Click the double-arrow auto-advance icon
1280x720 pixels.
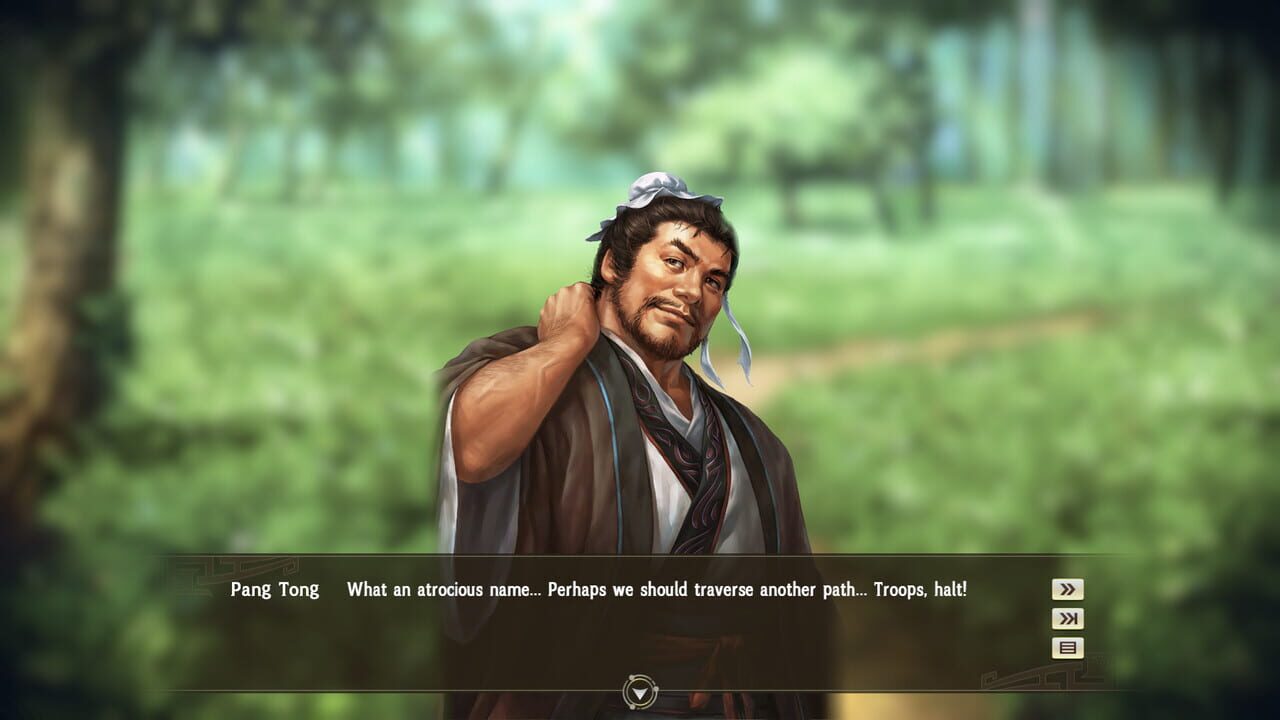pos(1067,590)
